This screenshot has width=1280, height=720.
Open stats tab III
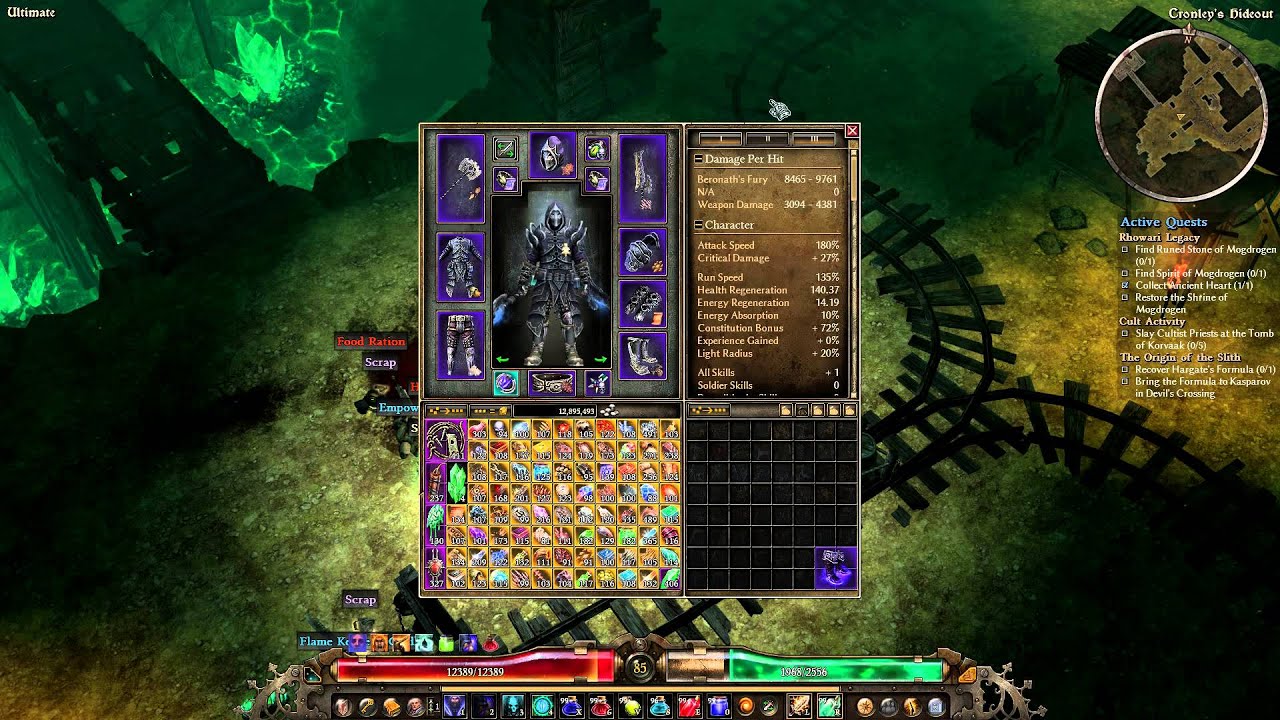coord(814,139)
